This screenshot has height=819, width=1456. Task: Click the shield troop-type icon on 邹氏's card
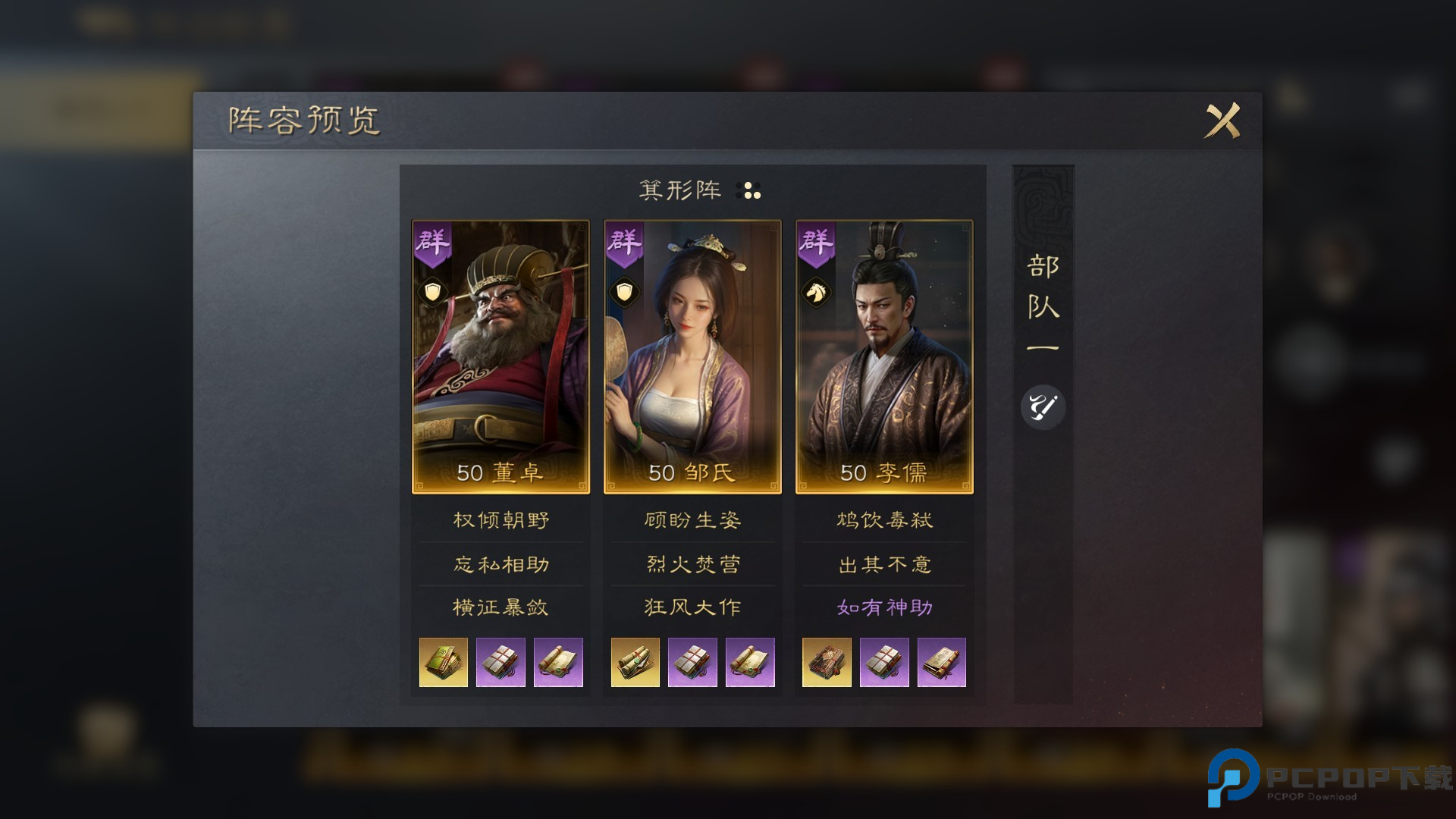(624, 292)
